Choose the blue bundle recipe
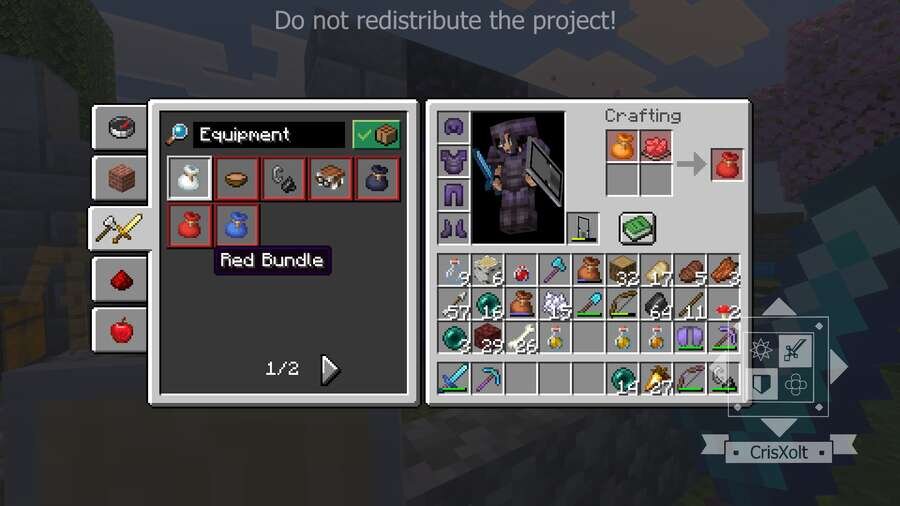The image size is (900, 506). [236, 225]
